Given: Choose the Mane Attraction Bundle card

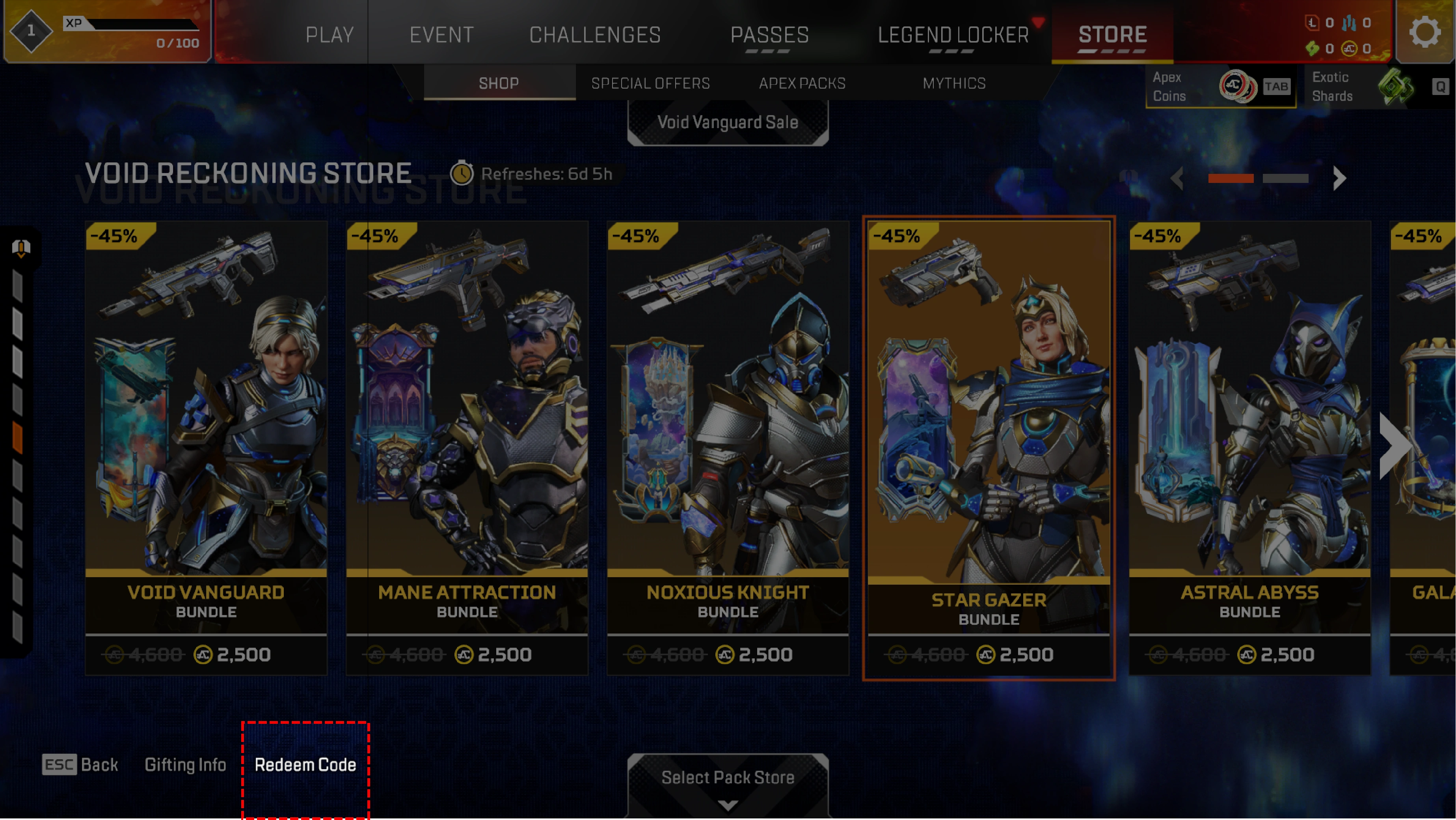Looking at the screenshot, I should point(467,447).
